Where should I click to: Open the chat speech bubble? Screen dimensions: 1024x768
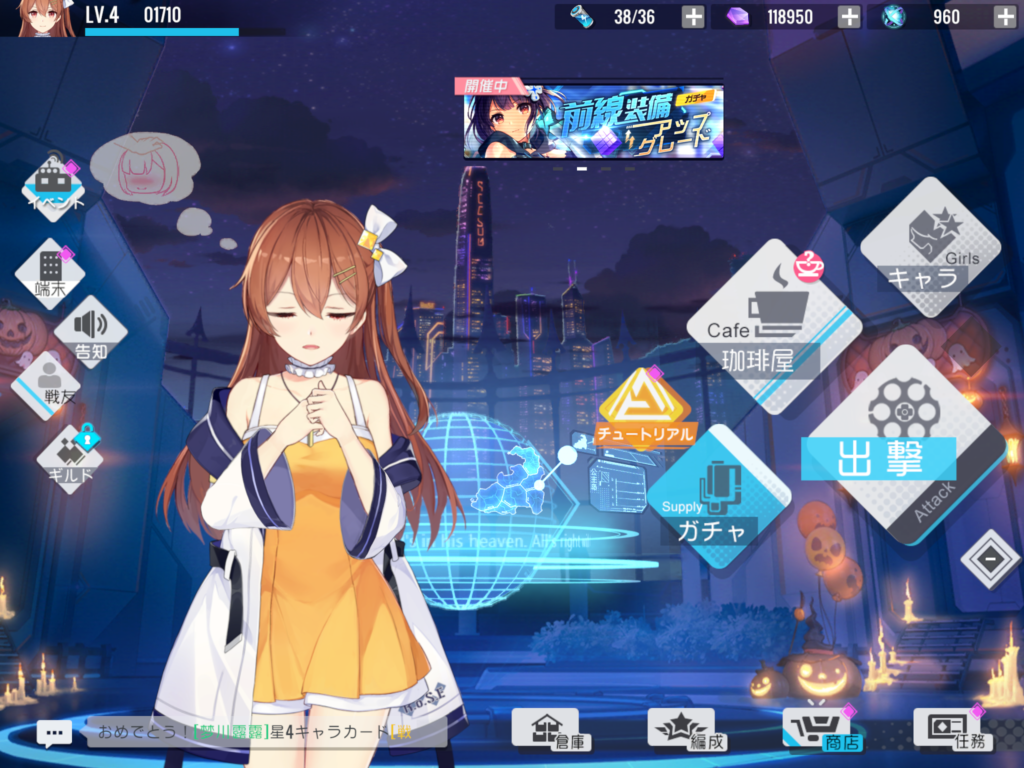pos(54,732)
